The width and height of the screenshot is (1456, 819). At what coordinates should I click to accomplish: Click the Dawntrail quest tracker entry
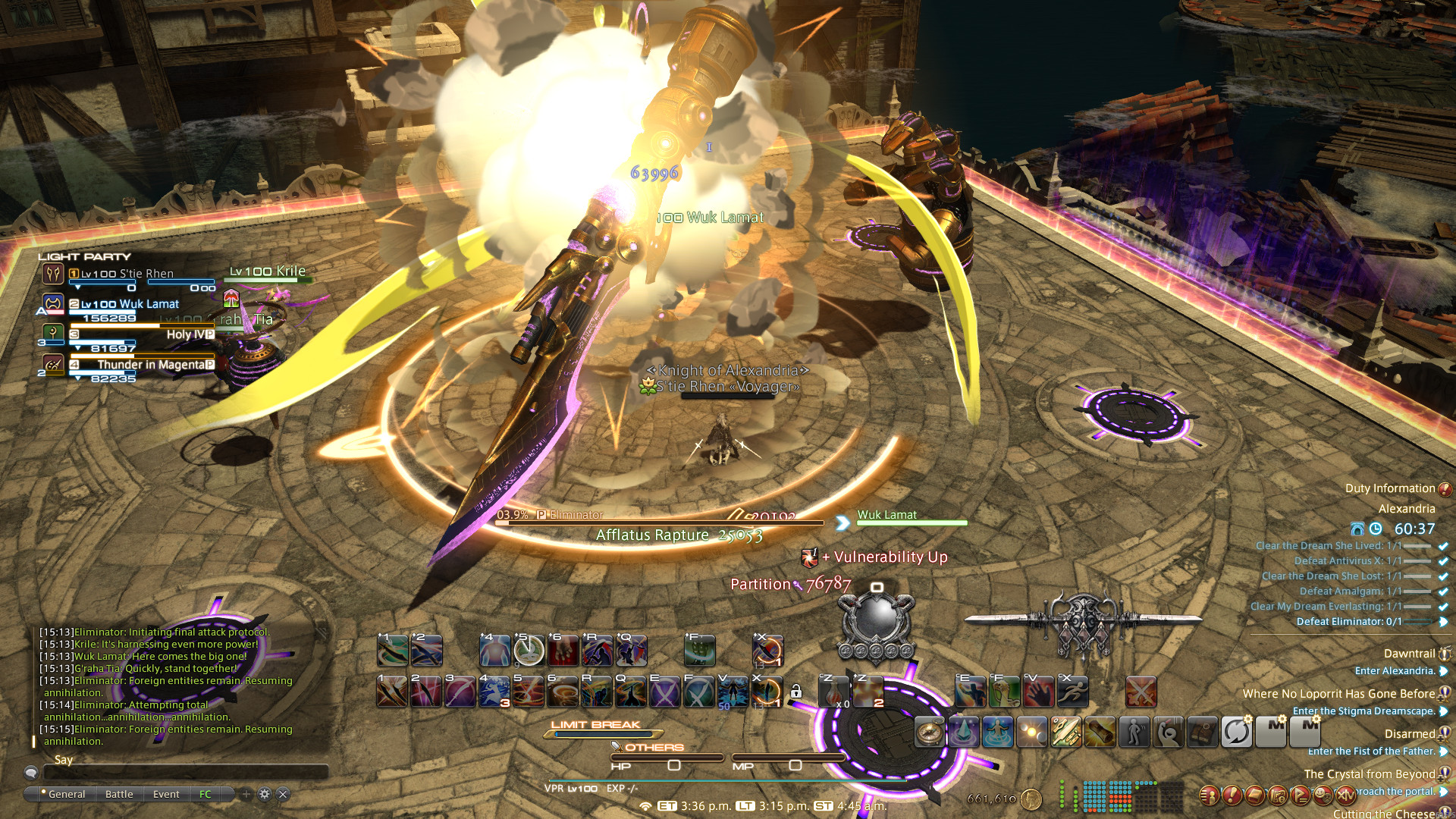click(x=1409, y=654)
